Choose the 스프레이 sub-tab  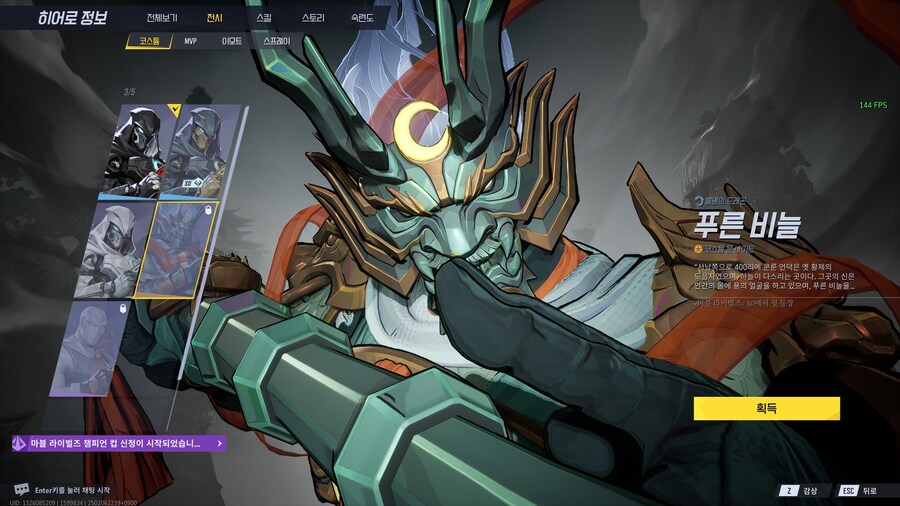[x=277, y=42]
